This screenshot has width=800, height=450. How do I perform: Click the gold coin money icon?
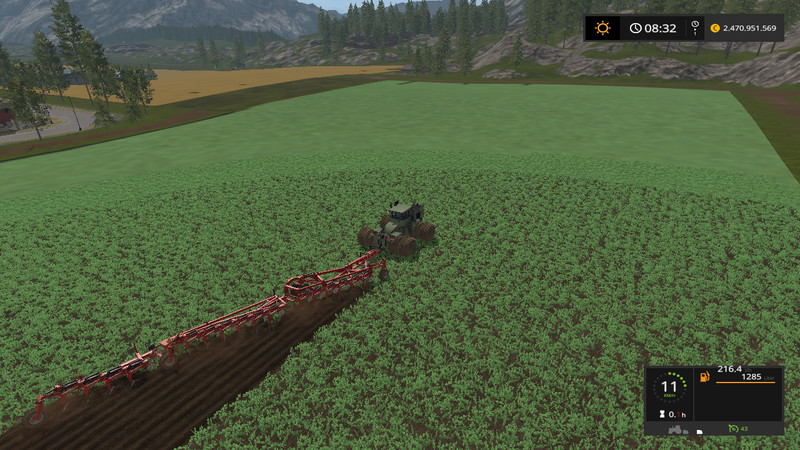pyautogui.click(x=715, y=28)
